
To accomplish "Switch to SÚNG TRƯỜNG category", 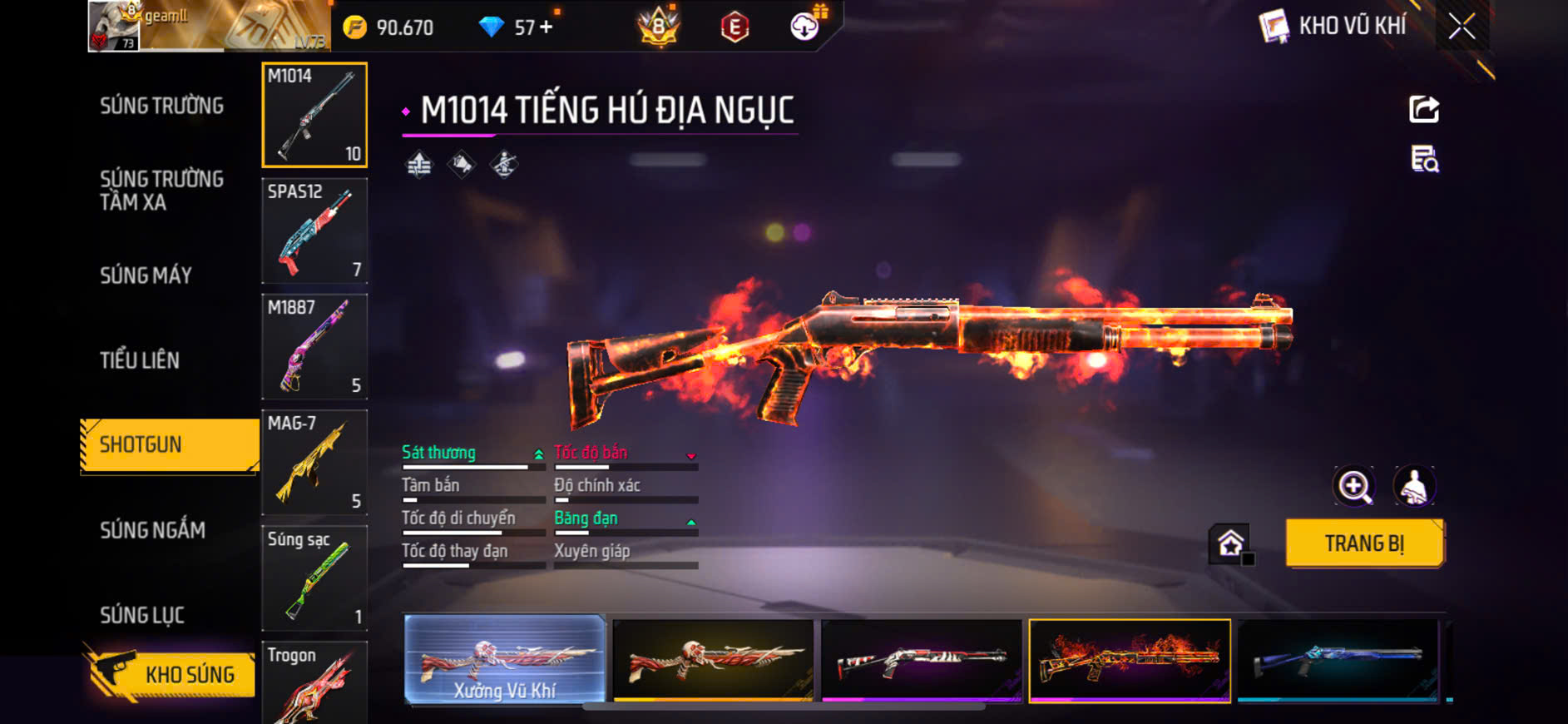I will [161, 106].
